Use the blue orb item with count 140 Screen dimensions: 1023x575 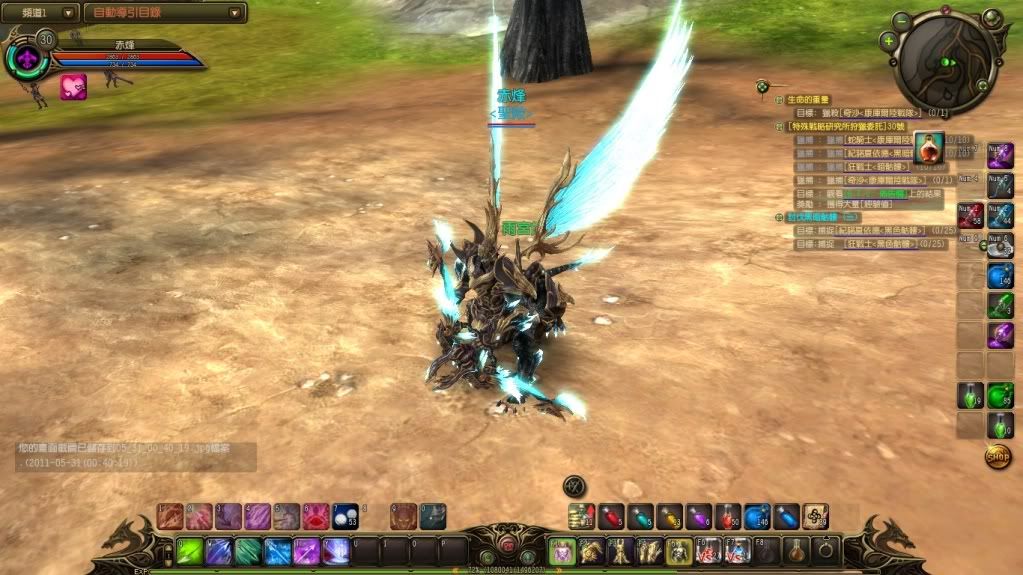pos(757,516)
